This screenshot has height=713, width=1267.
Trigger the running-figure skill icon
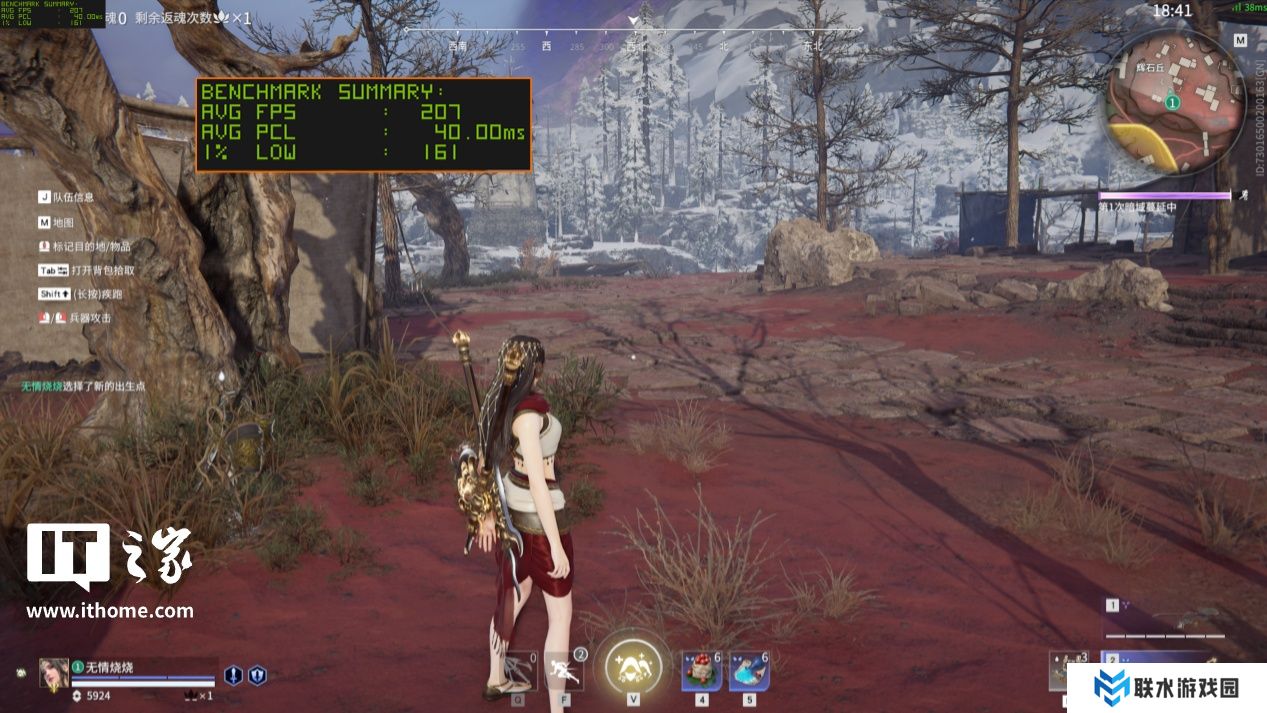coord(563,670)
